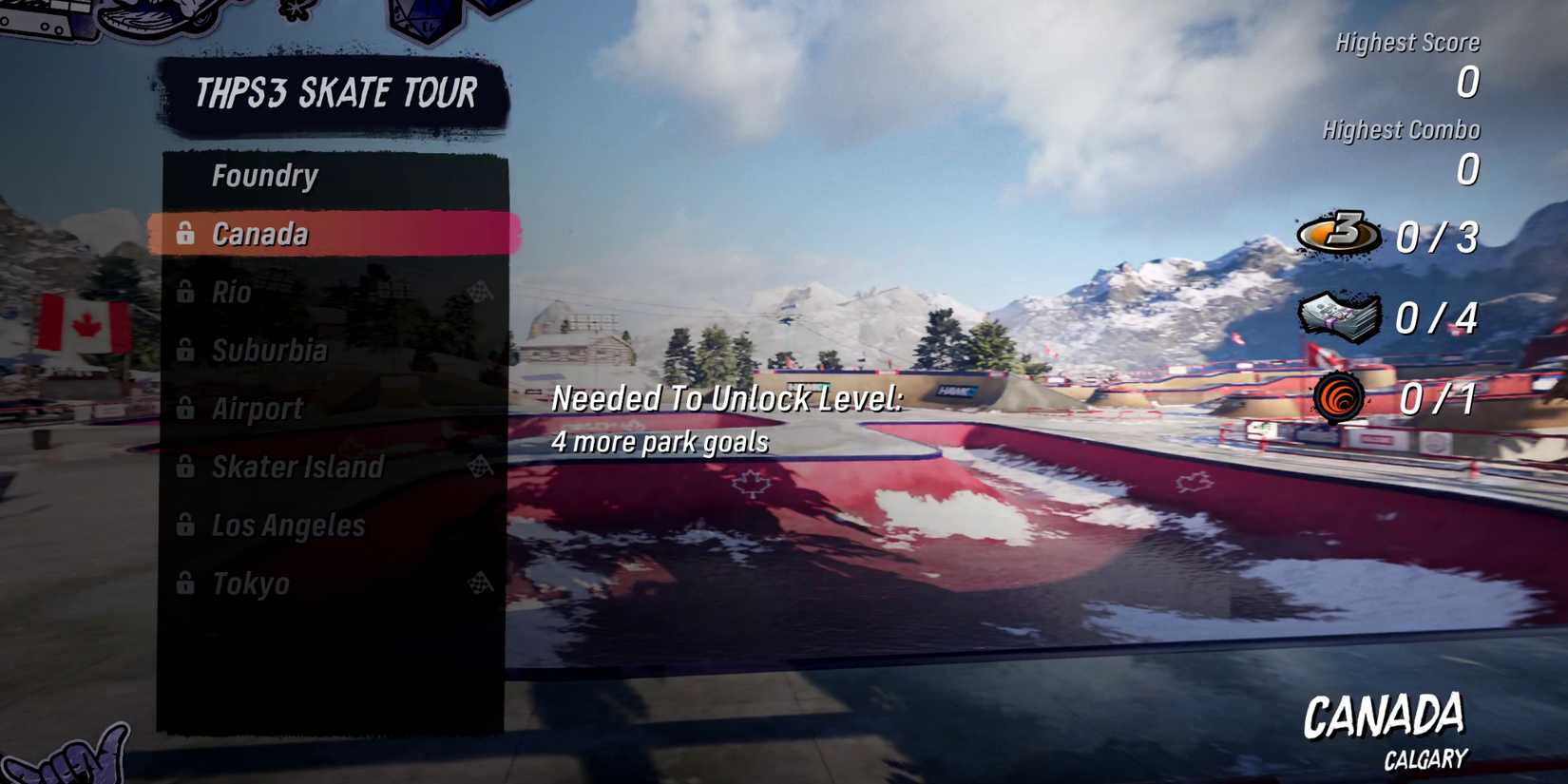This screenshot has height=784, width=1568.
Task: Click the lock icon beside Canada
Action: tap(185, 233)
